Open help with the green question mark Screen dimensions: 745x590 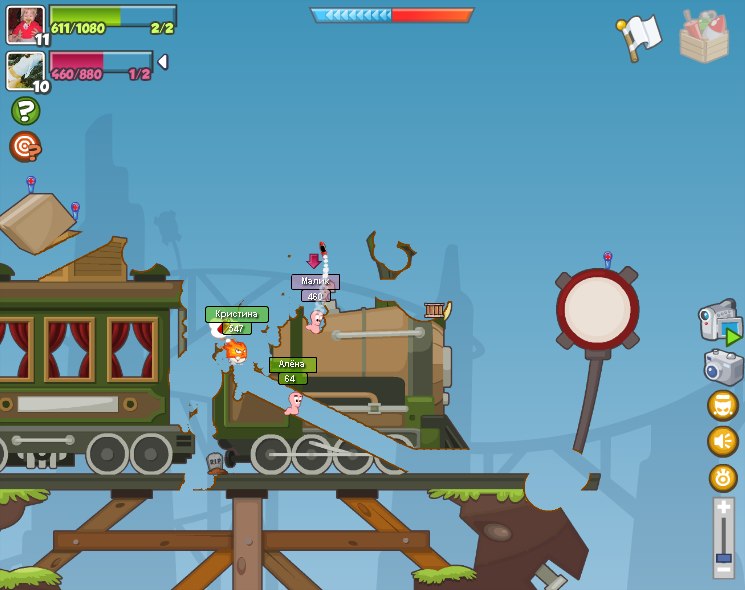(25, 110)
